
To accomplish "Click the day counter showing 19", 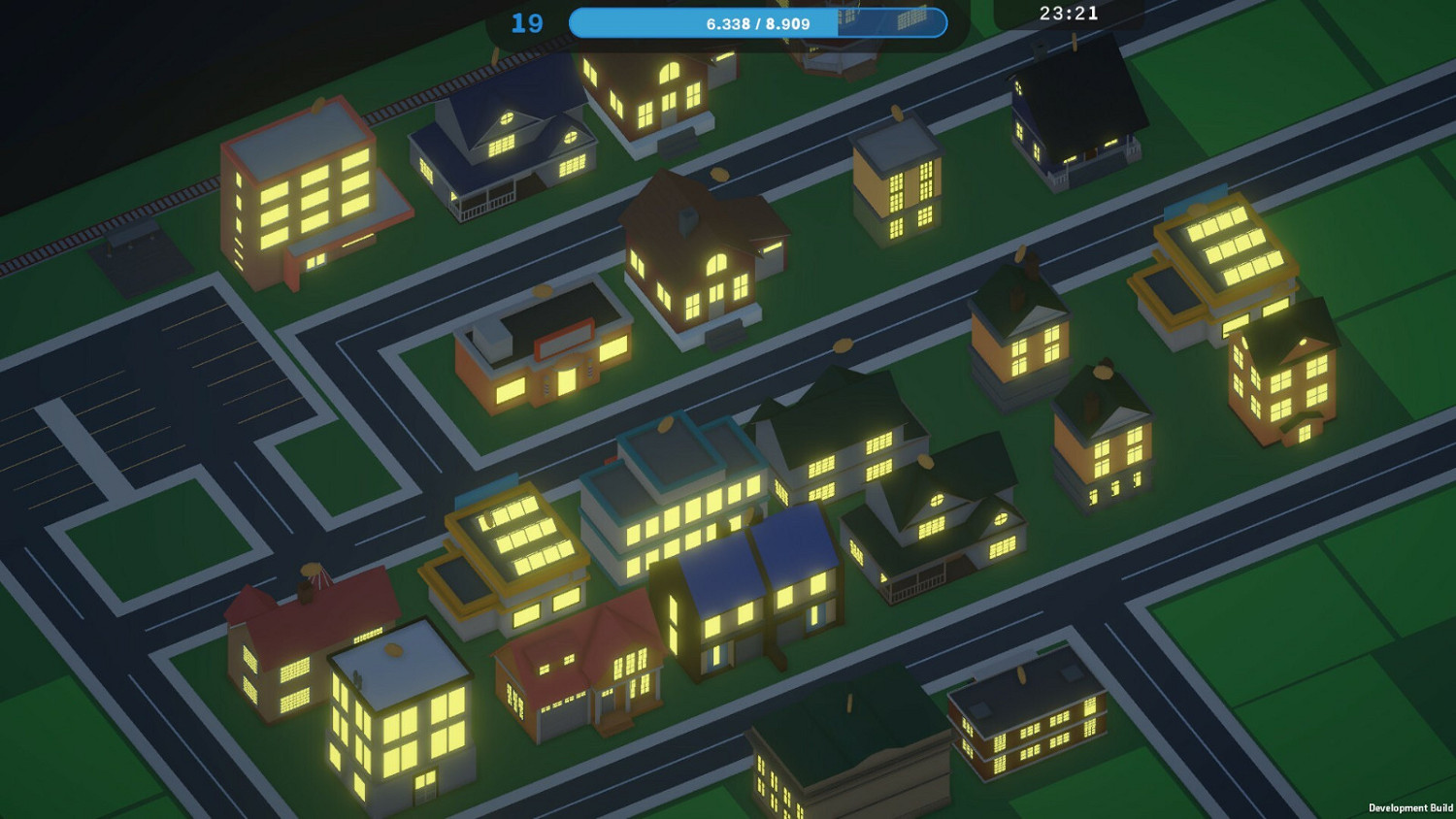I will [x=527, y=21].
